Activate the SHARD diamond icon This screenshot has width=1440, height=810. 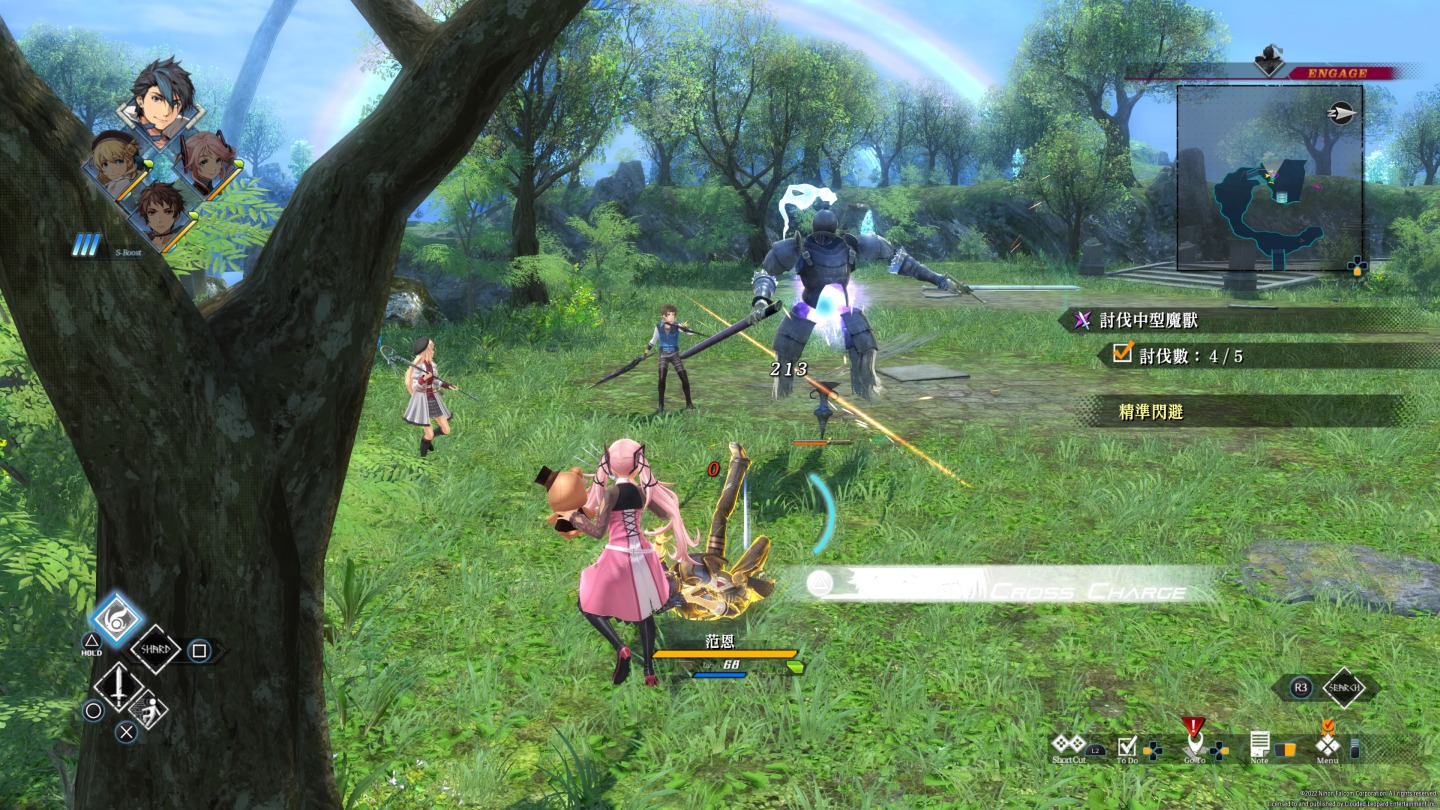(x=156, y=650)
